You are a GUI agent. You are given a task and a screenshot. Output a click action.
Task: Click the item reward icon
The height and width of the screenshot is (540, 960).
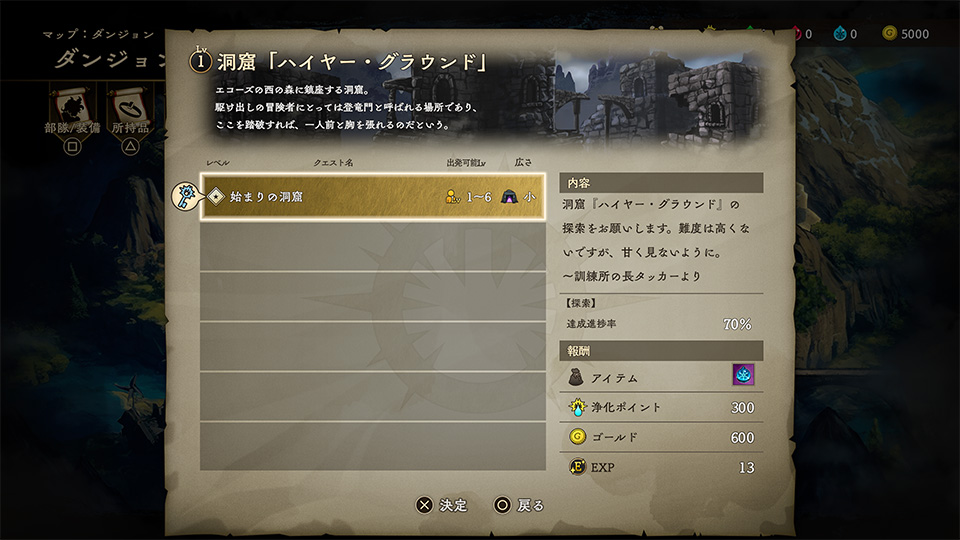point(743,375)
